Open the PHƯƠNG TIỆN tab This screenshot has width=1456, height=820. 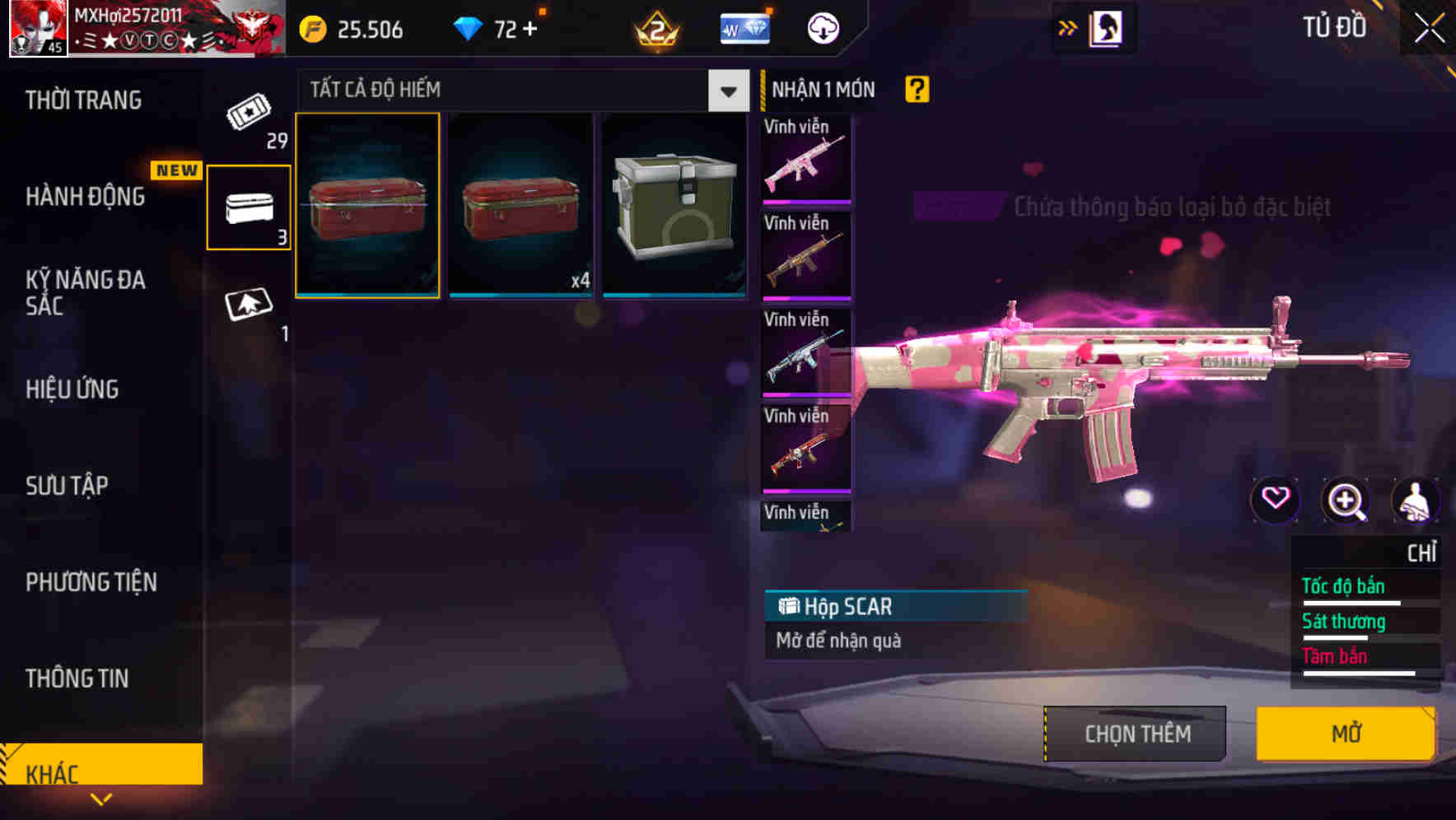click(x=91, y=582)
